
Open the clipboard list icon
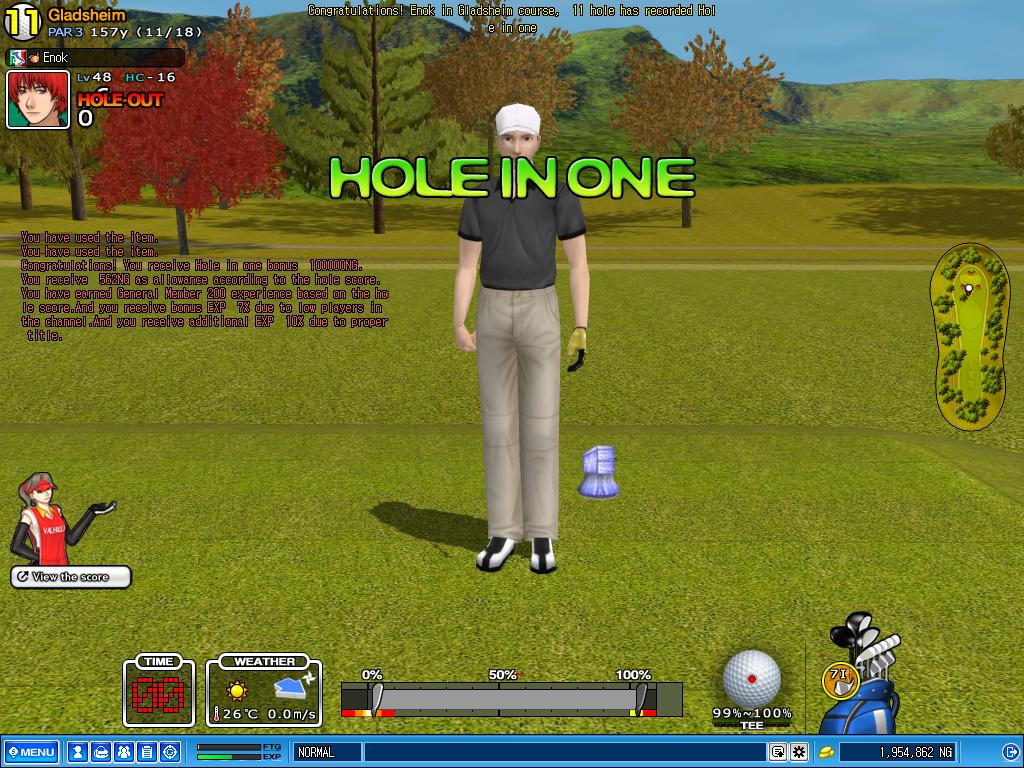pos(146,752)
